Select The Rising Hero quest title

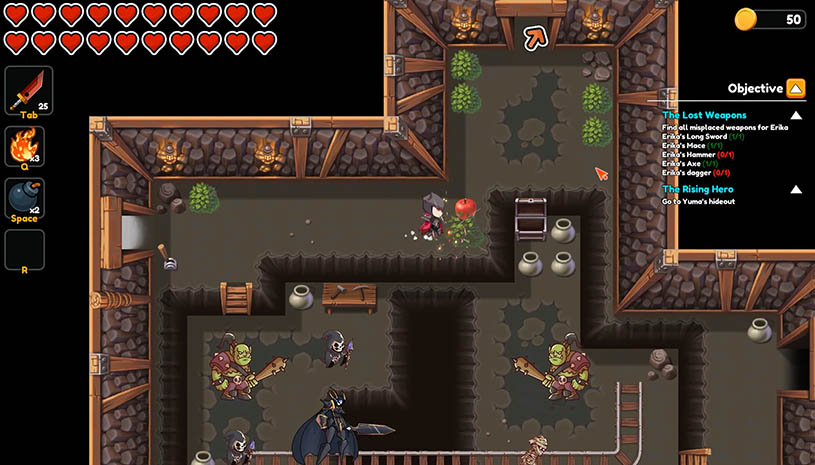[697, 189]
